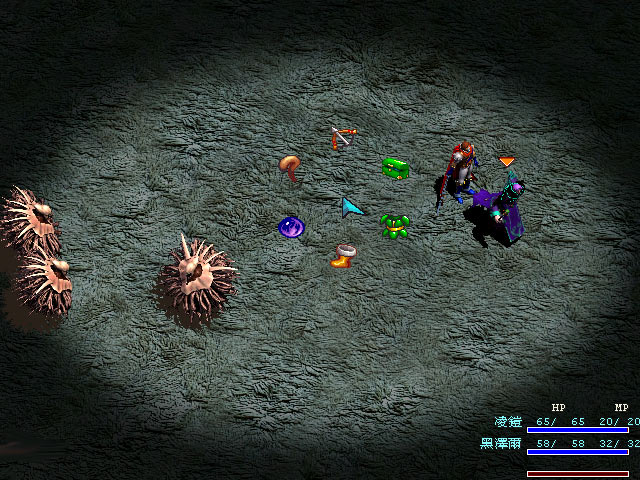Screen dimensions: 640x480
Task: Open the green treasure chest item command
Action: (x=396, y=168)
